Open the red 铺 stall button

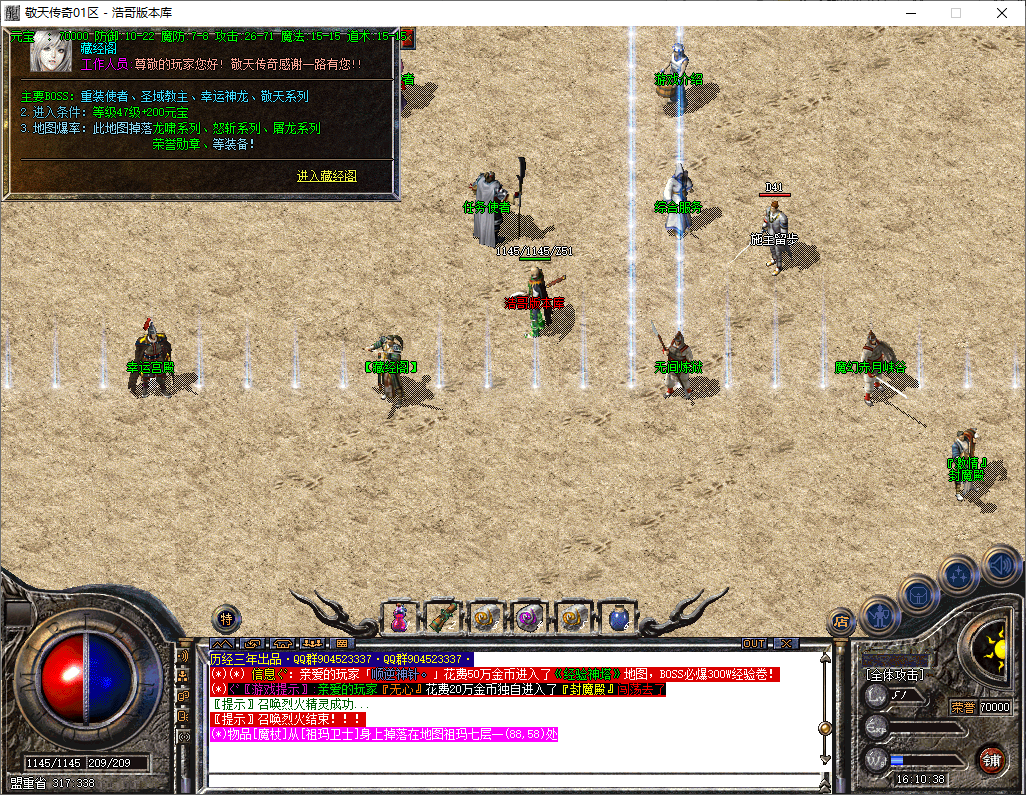(991, 758)
